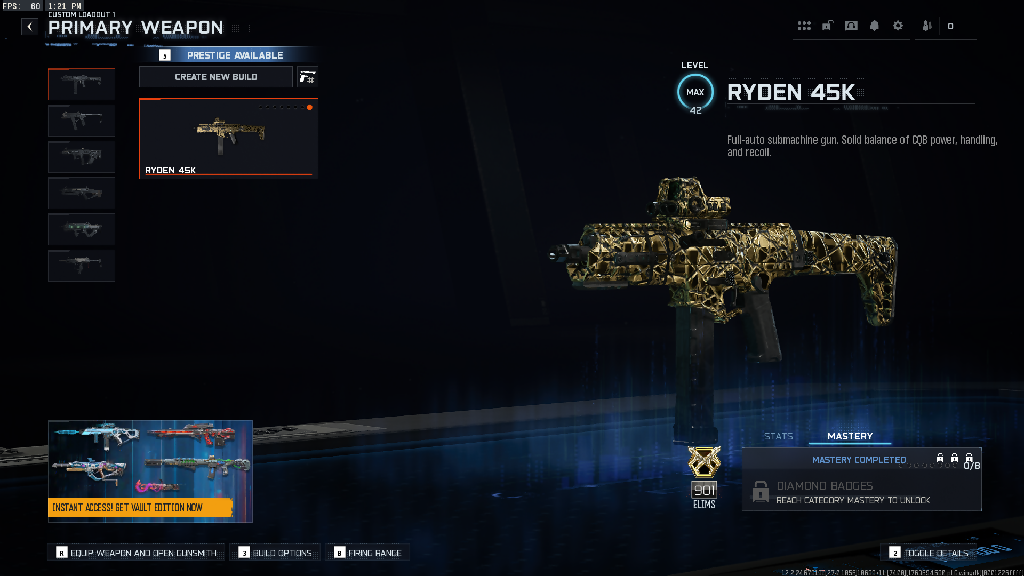Image resolution: width=1024 pixels, height=576 pixels.
Task: Open Build Options
Action: click(x=275, y=552)
